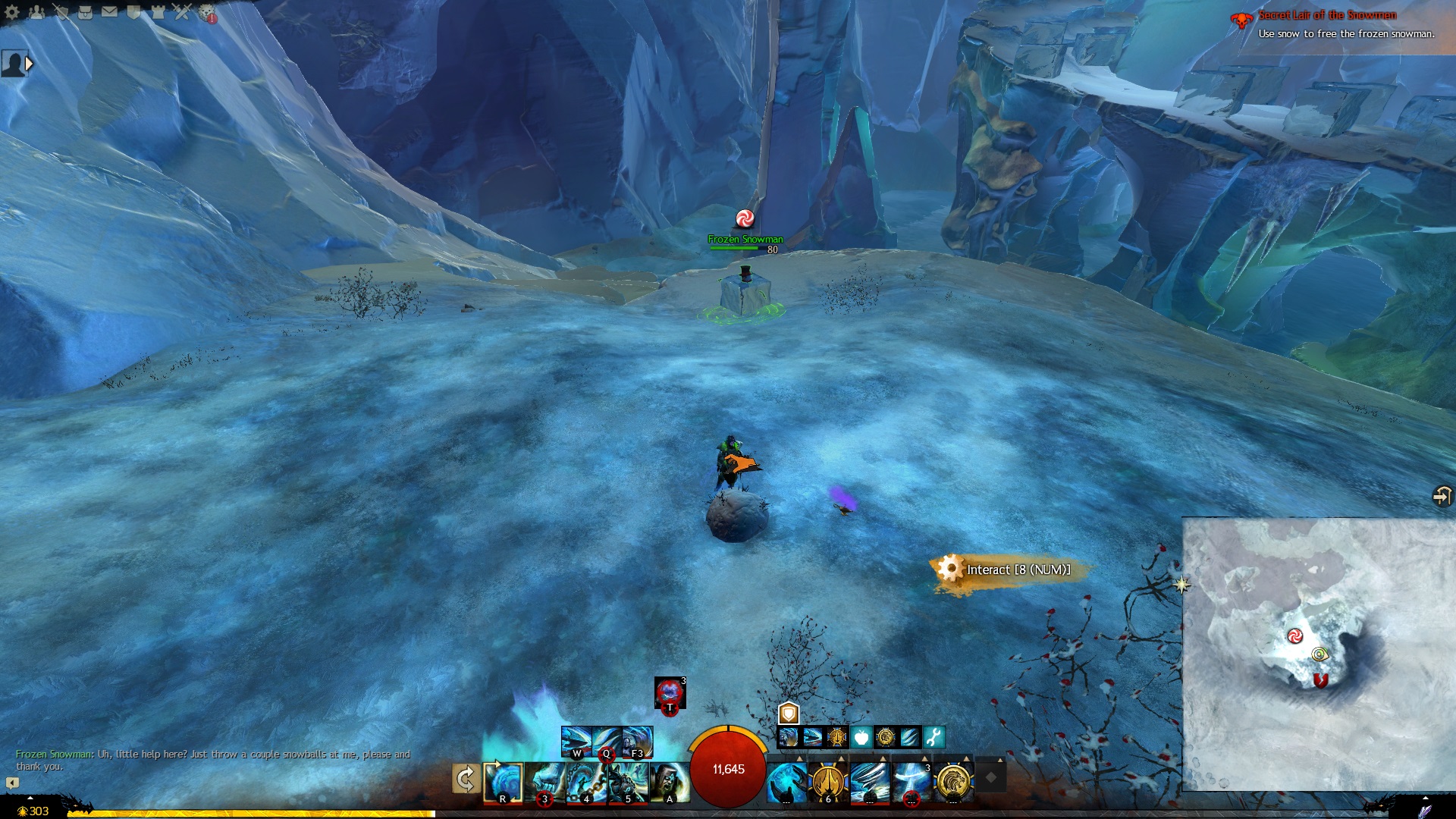Click the instance exit door icon
Image resolution: width=1456 pixels, height=819 pixels.
tap(1441, 496)
